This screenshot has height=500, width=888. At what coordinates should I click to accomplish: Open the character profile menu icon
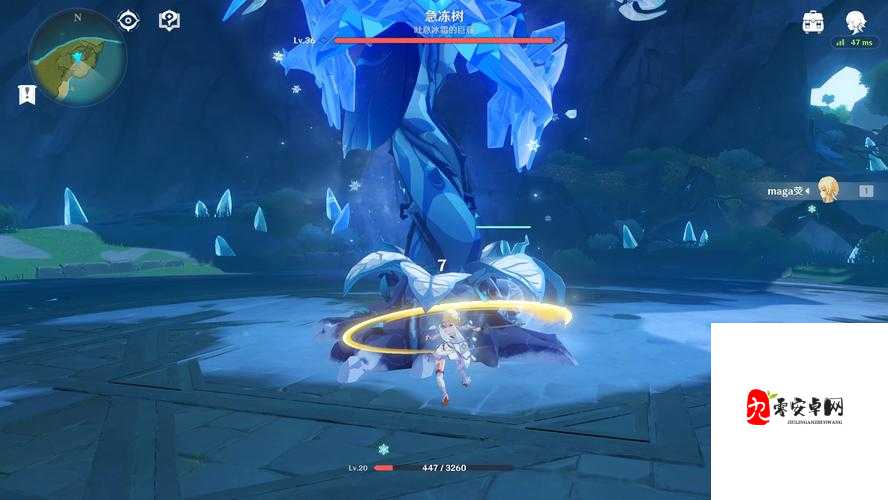tap(855, 21)
